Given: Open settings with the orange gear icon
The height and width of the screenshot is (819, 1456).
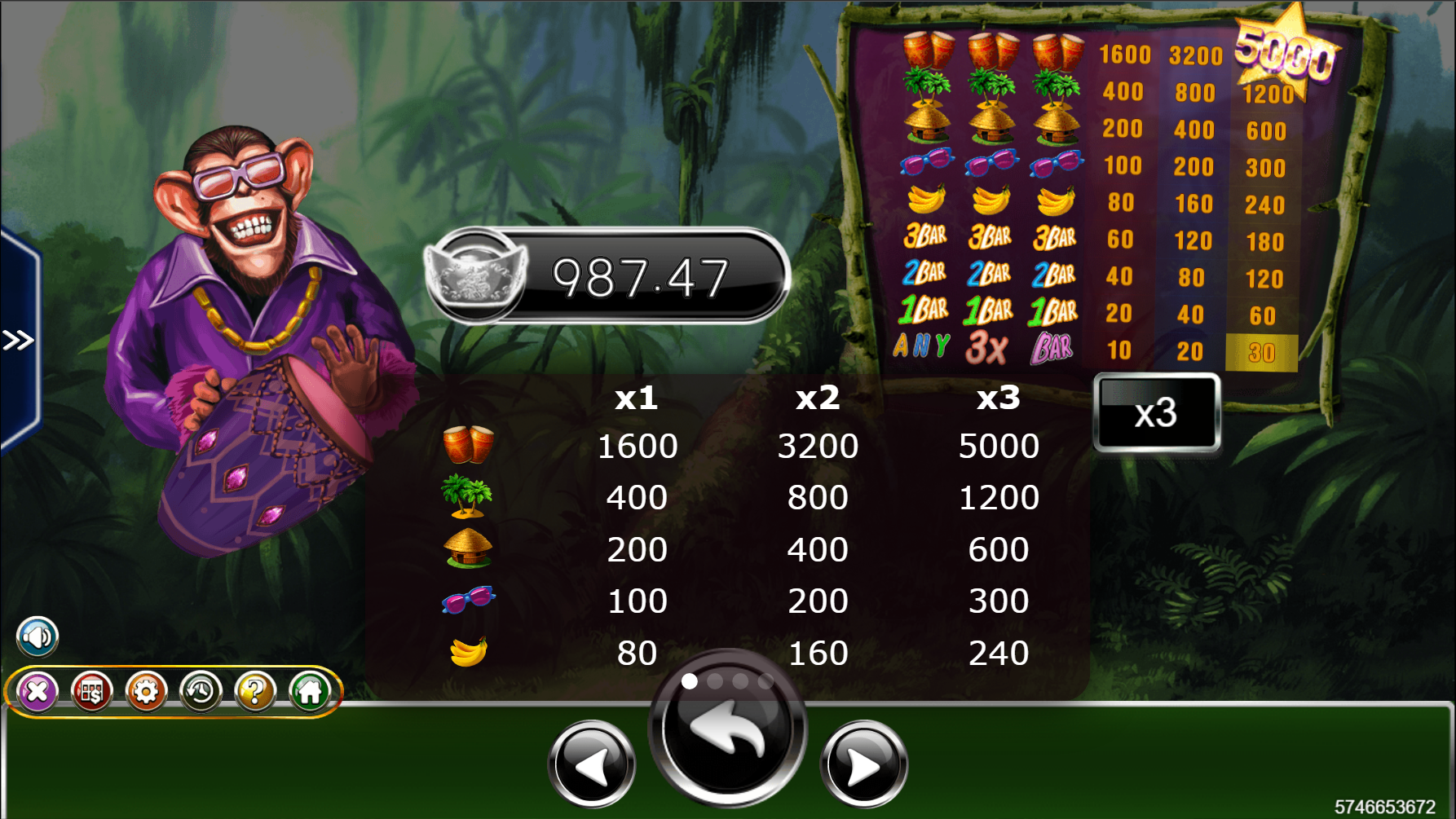Looking at the screenshot, I should click(146, 692).
